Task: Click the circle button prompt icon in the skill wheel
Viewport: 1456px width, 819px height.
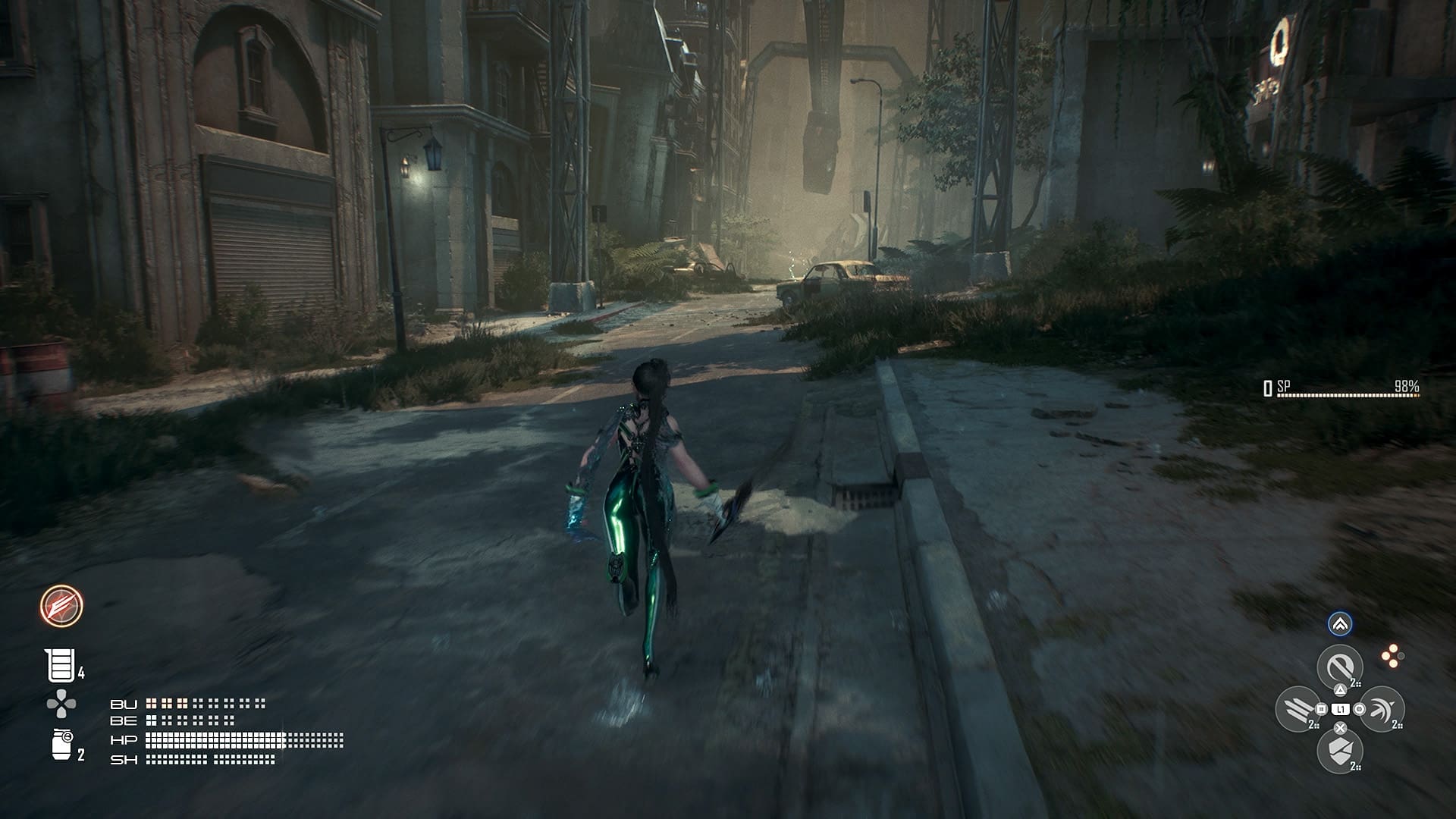Action: point(1359,708)
